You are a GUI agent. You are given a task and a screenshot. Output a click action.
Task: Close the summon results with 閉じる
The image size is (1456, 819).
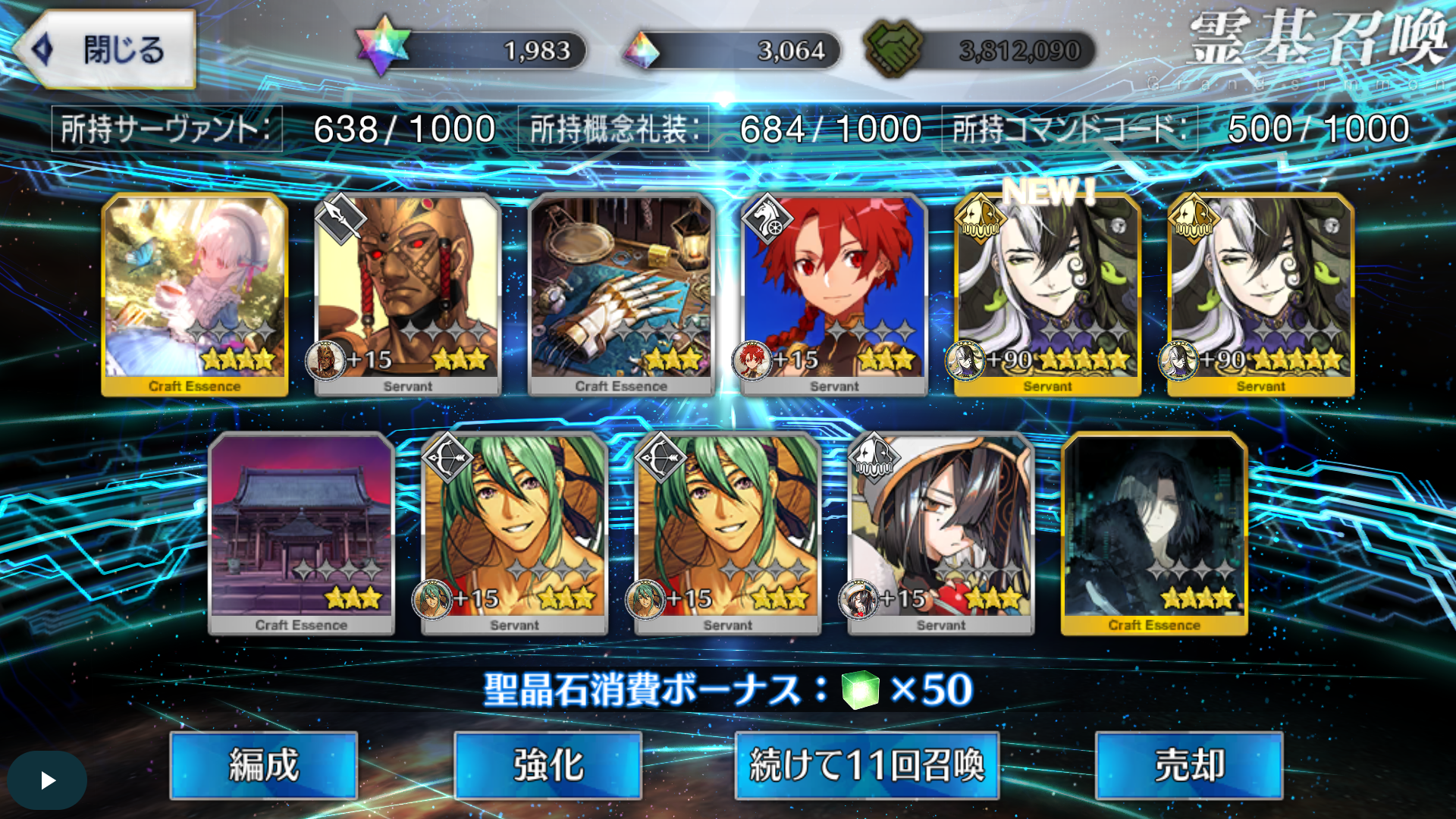point(106,50)
